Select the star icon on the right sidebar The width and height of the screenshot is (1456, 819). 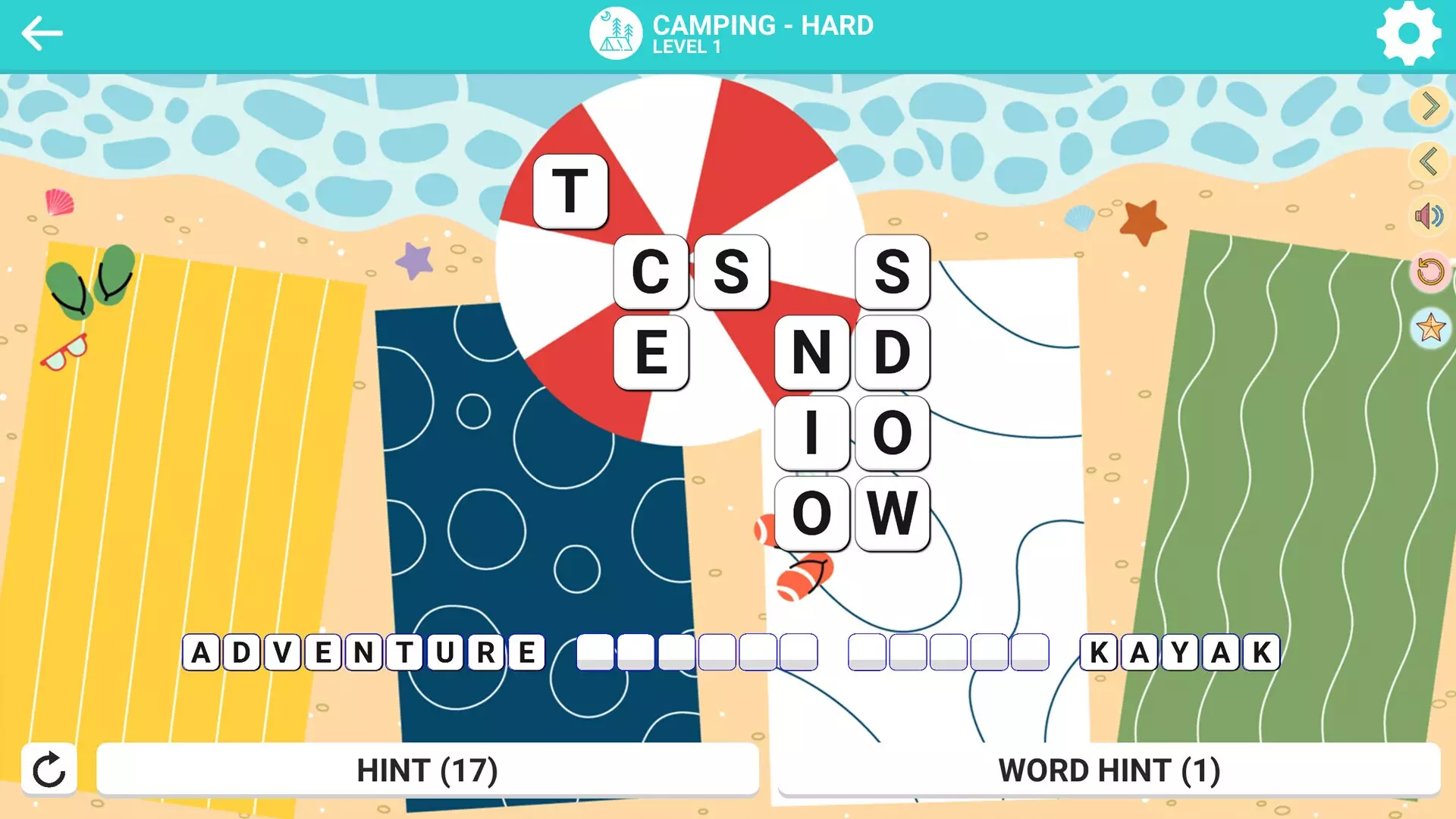coord(1429,328)
